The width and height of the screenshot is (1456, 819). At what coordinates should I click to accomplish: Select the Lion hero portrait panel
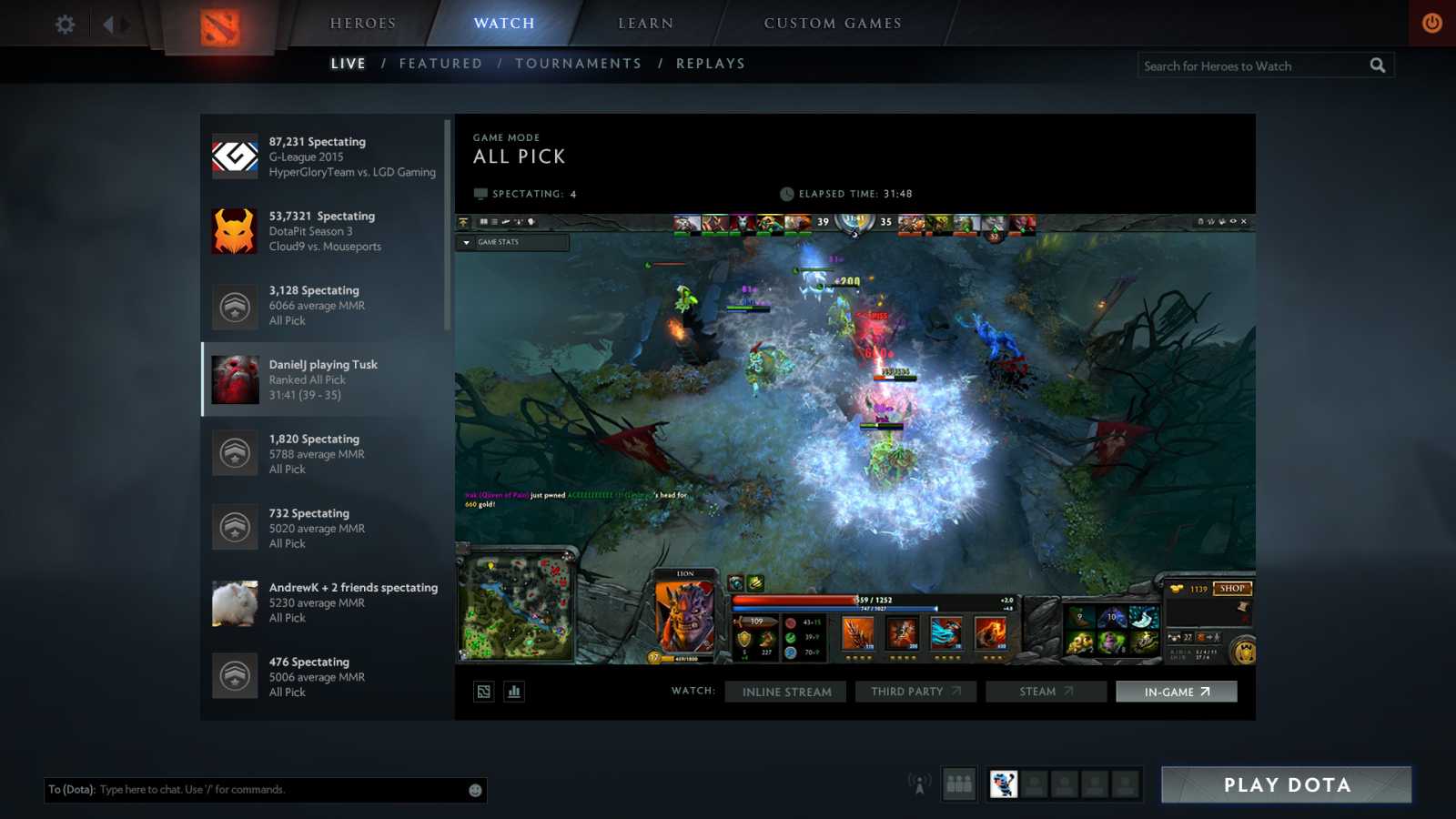(684, 614)
